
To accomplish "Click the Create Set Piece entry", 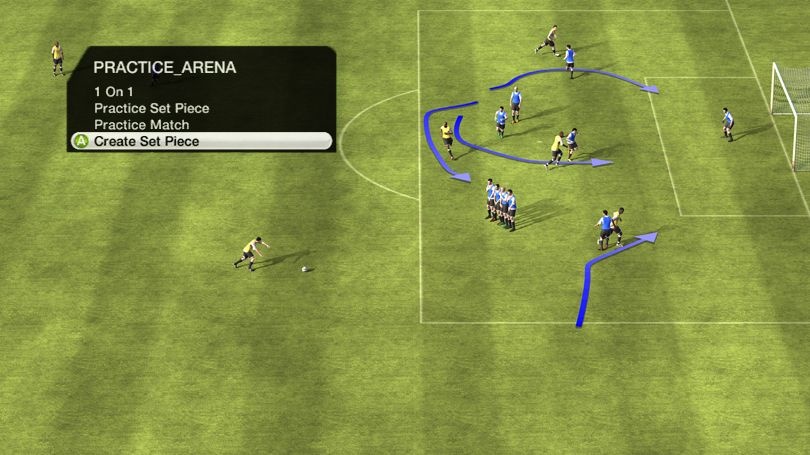I will [146, 142].
